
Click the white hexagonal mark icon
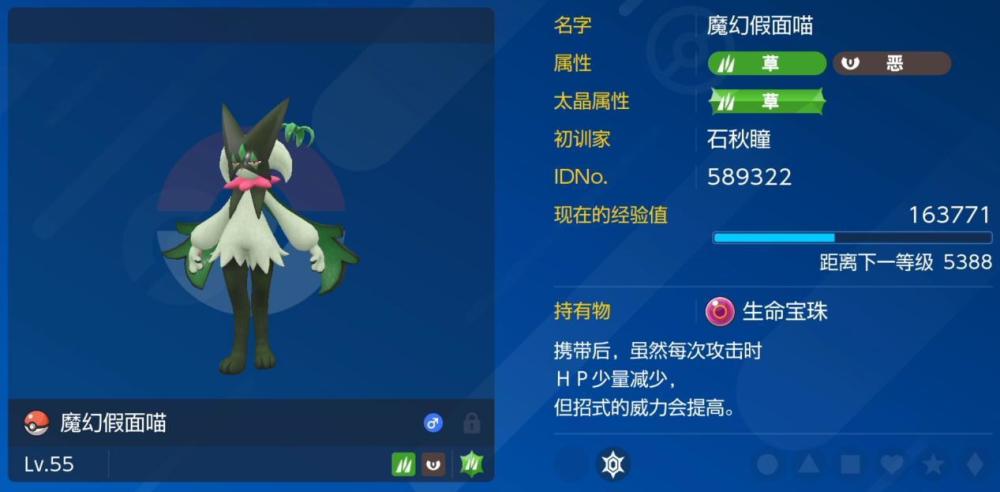tap(612, 464)
